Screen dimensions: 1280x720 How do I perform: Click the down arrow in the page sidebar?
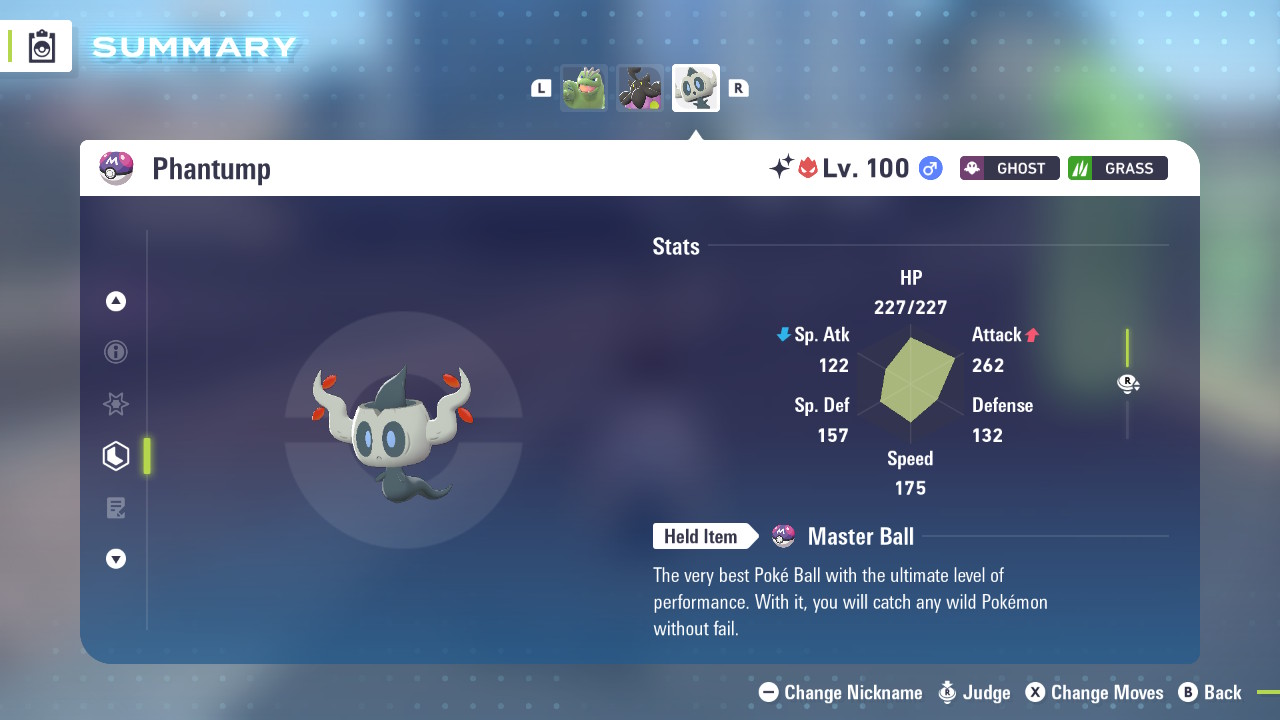[x=116, y=559]
